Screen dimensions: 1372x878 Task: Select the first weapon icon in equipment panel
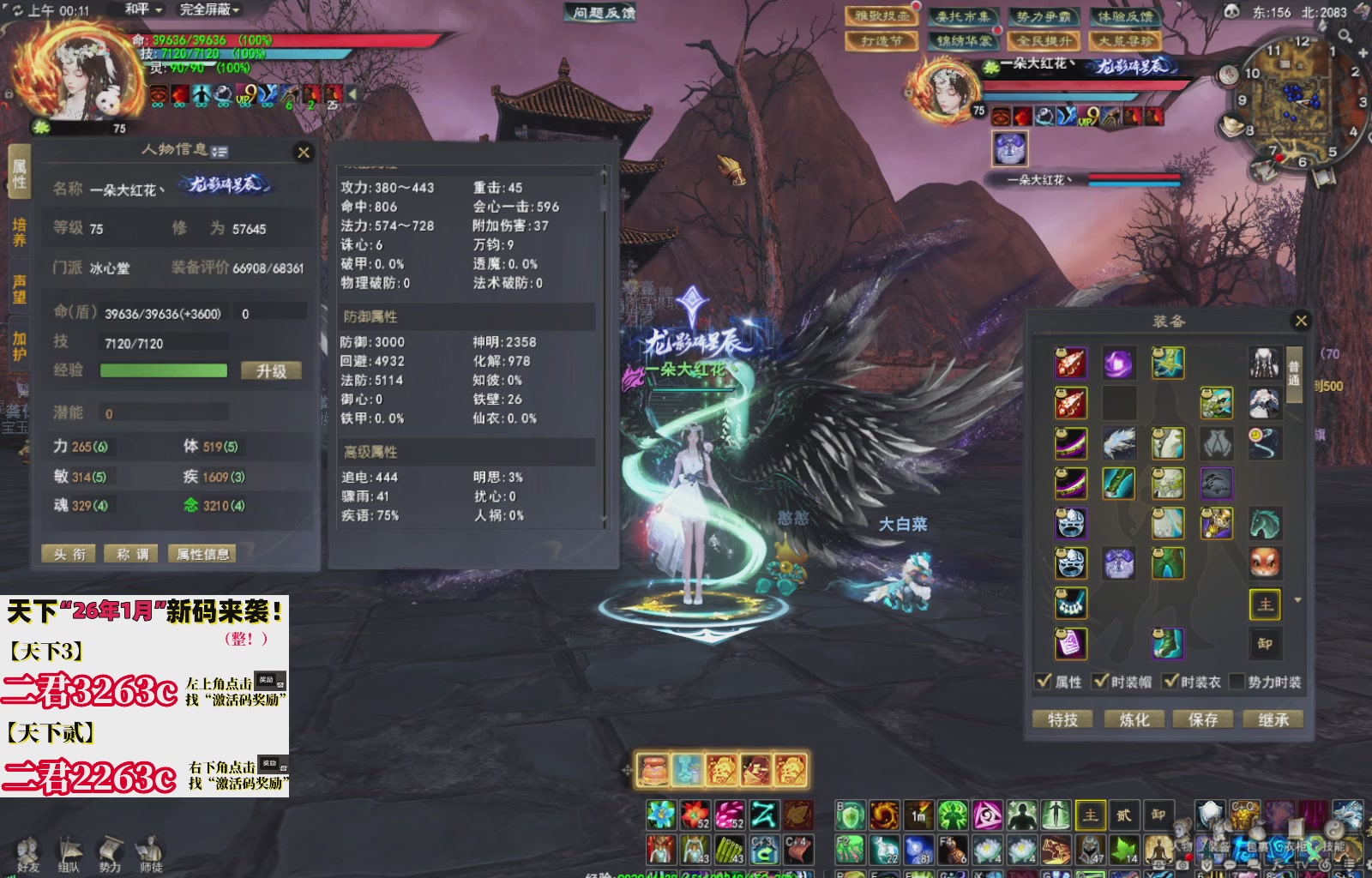point(1070,364)
